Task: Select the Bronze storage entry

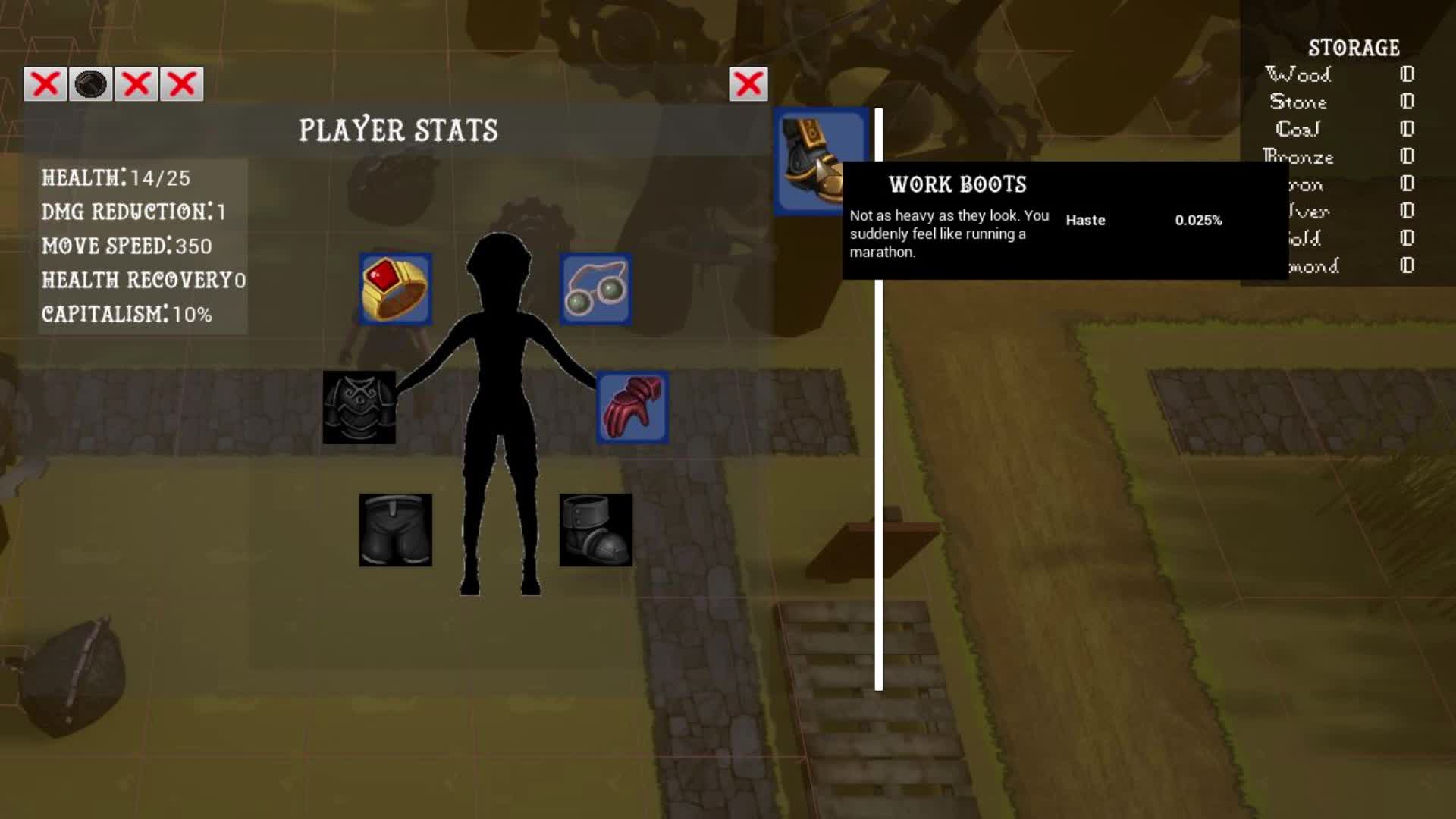Action: pos(1298,158)
